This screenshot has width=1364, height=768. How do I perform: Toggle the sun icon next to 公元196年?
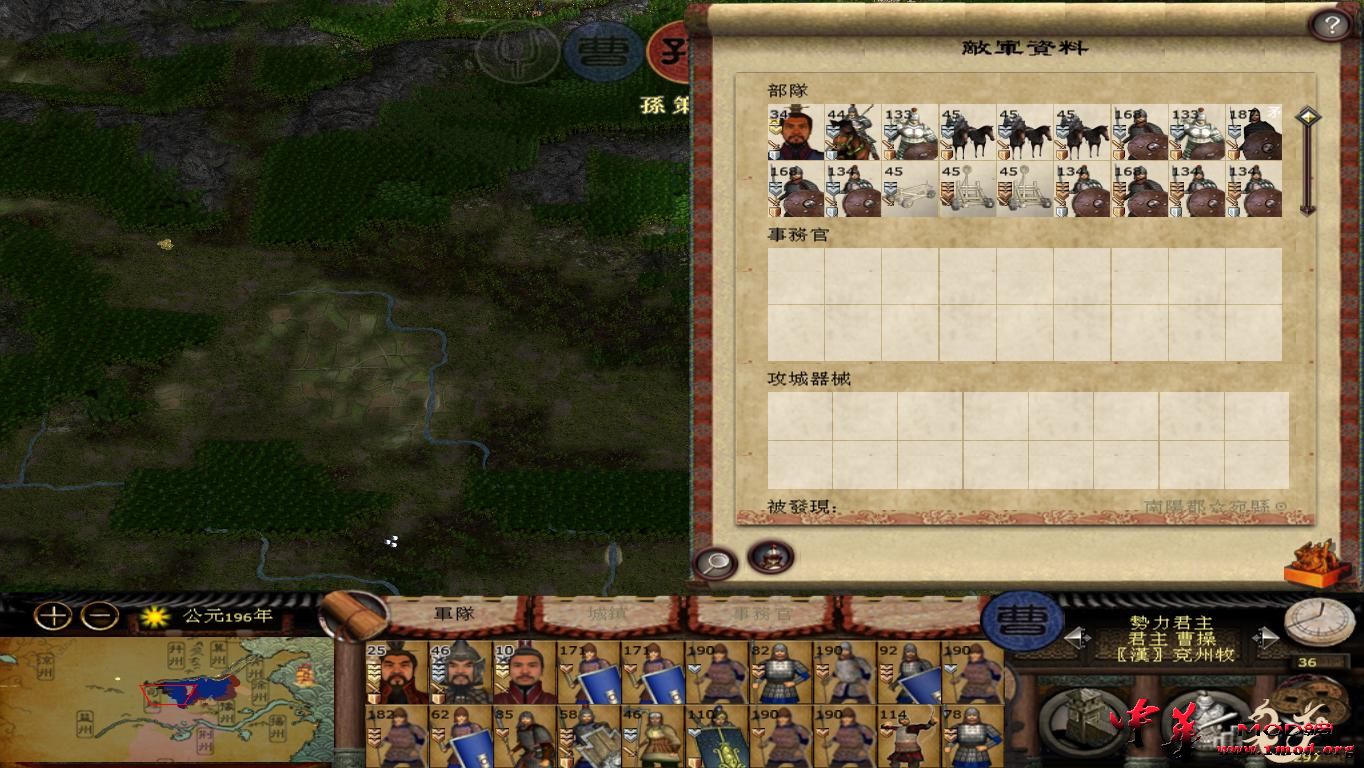(155, 616)
